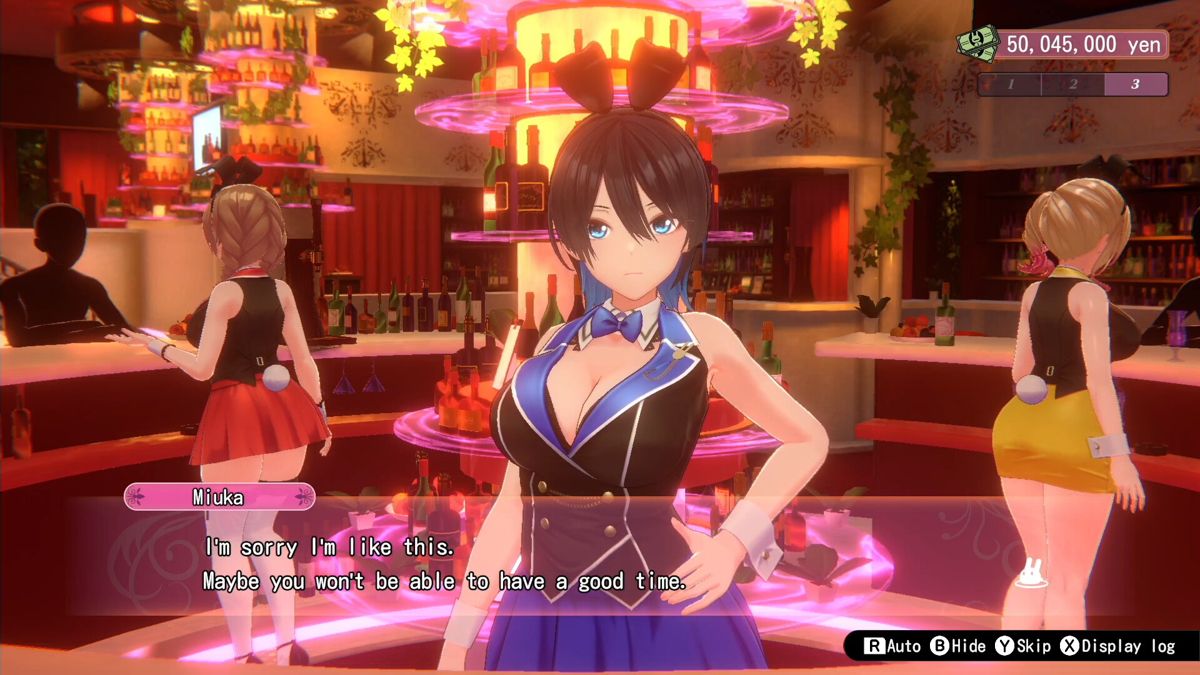The width and height of the screenshot is (1200, 675).
Task: Select segment 2 in the numbered bar
Action: pos(1073,84)
